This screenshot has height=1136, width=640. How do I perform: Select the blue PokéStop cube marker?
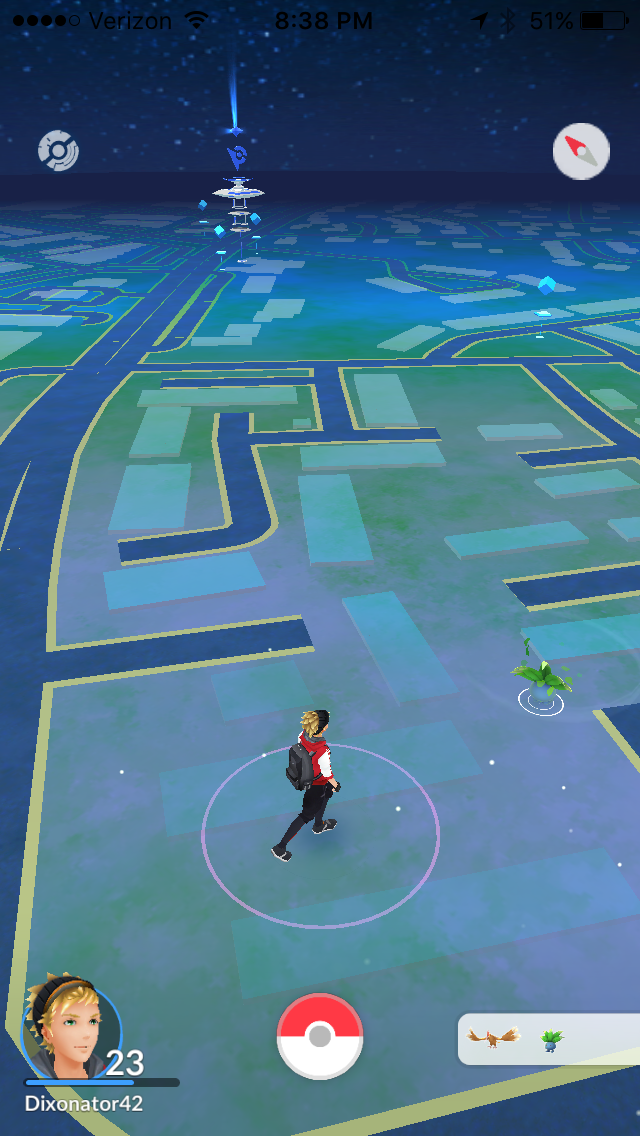click(546, 286)
